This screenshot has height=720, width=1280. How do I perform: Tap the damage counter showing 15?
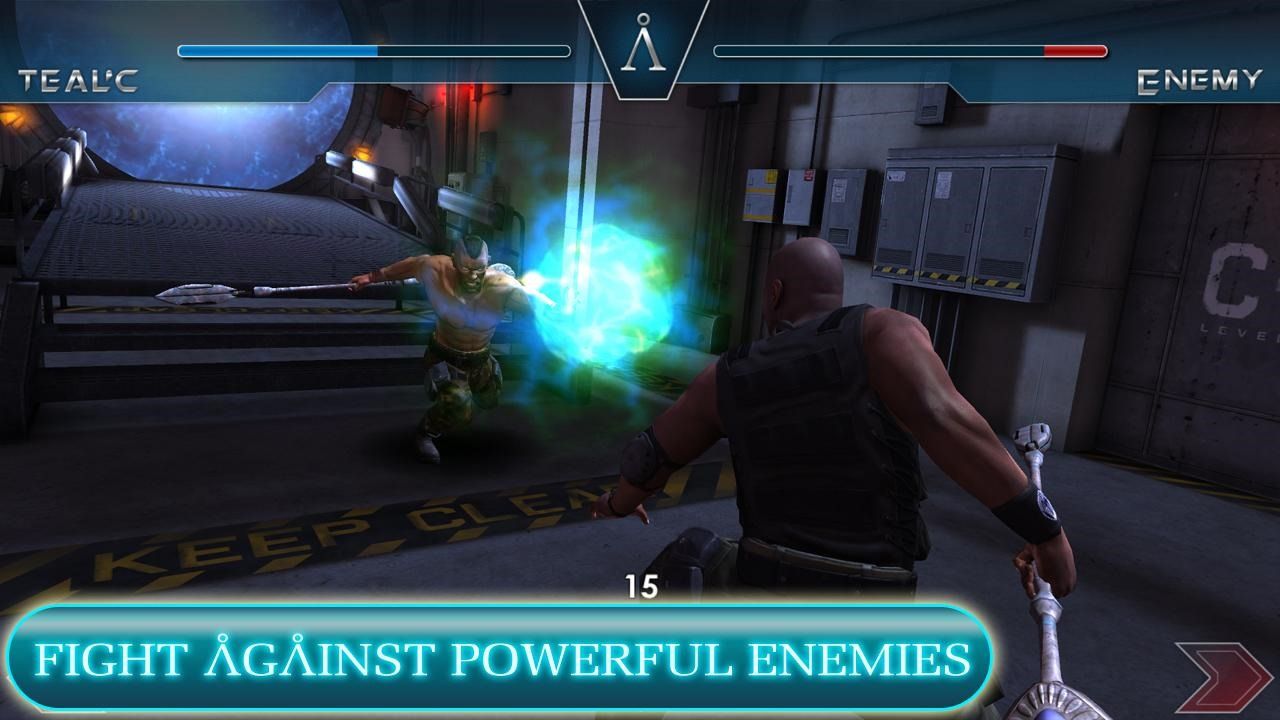click(643, 584)
